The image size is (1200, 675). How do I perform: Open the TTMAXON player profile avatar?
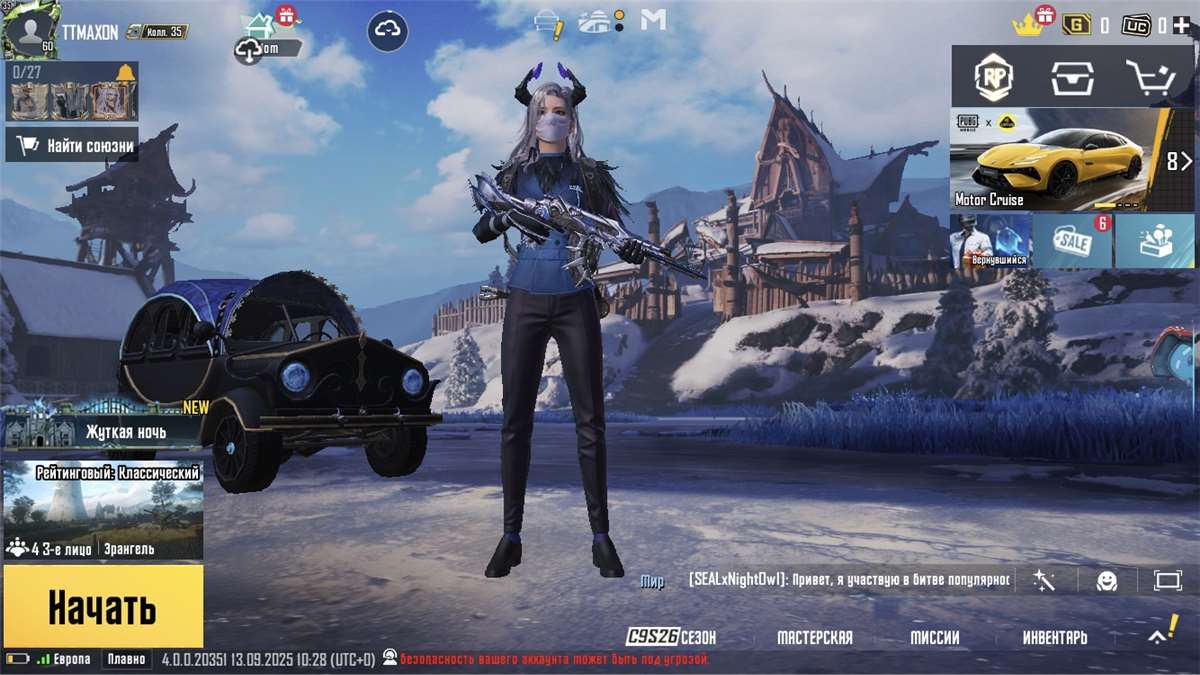tap(32, 32)
